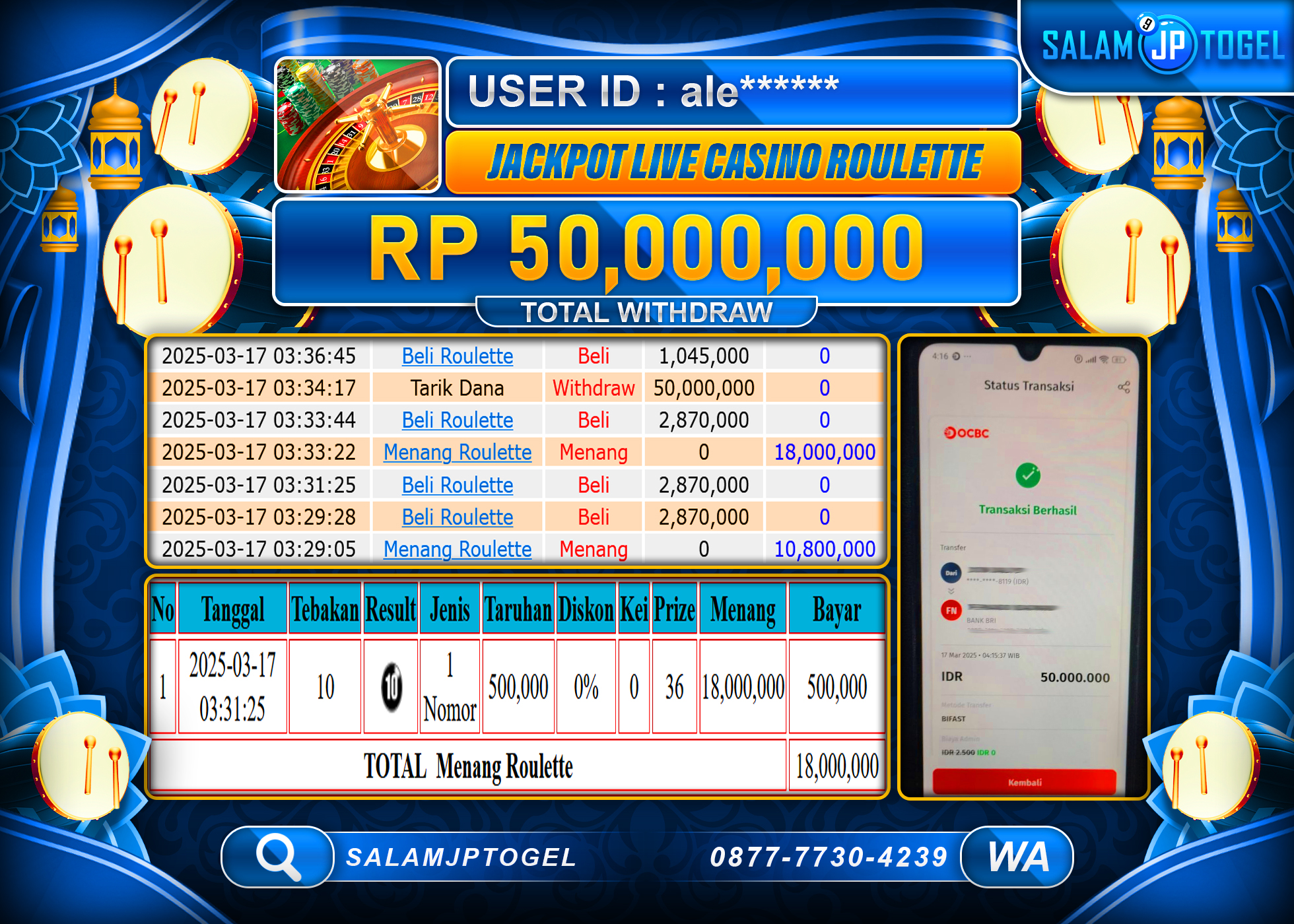
Task: Open the Menang Roulette link from 03:33:22
Action: pos(456,453)
